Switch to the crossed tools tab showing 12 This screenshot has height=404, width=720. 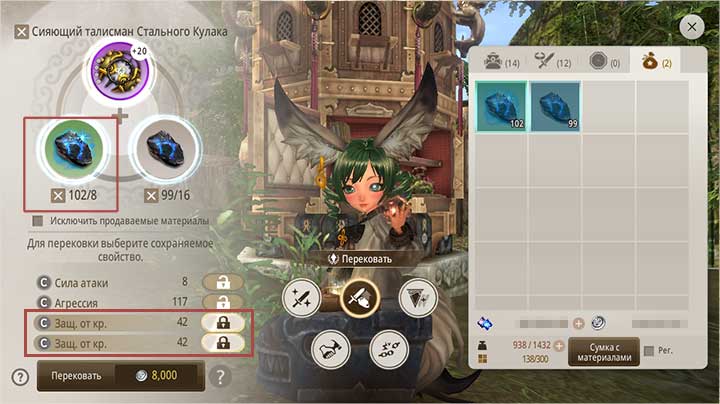[x=551, y=61]
